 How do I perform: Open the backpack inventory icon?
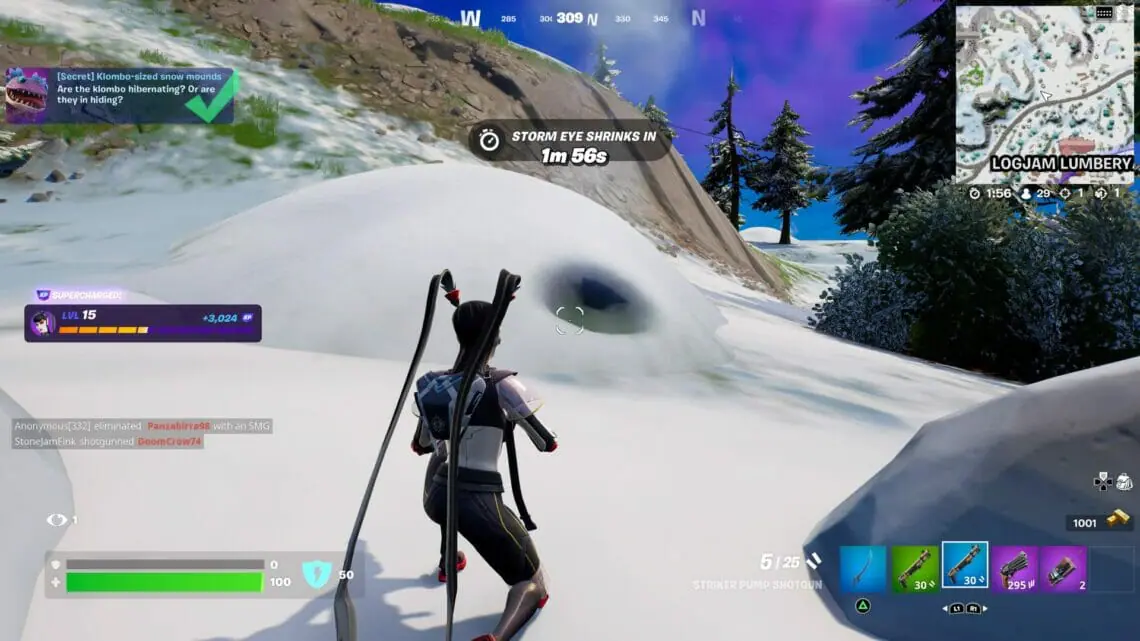1125,481
